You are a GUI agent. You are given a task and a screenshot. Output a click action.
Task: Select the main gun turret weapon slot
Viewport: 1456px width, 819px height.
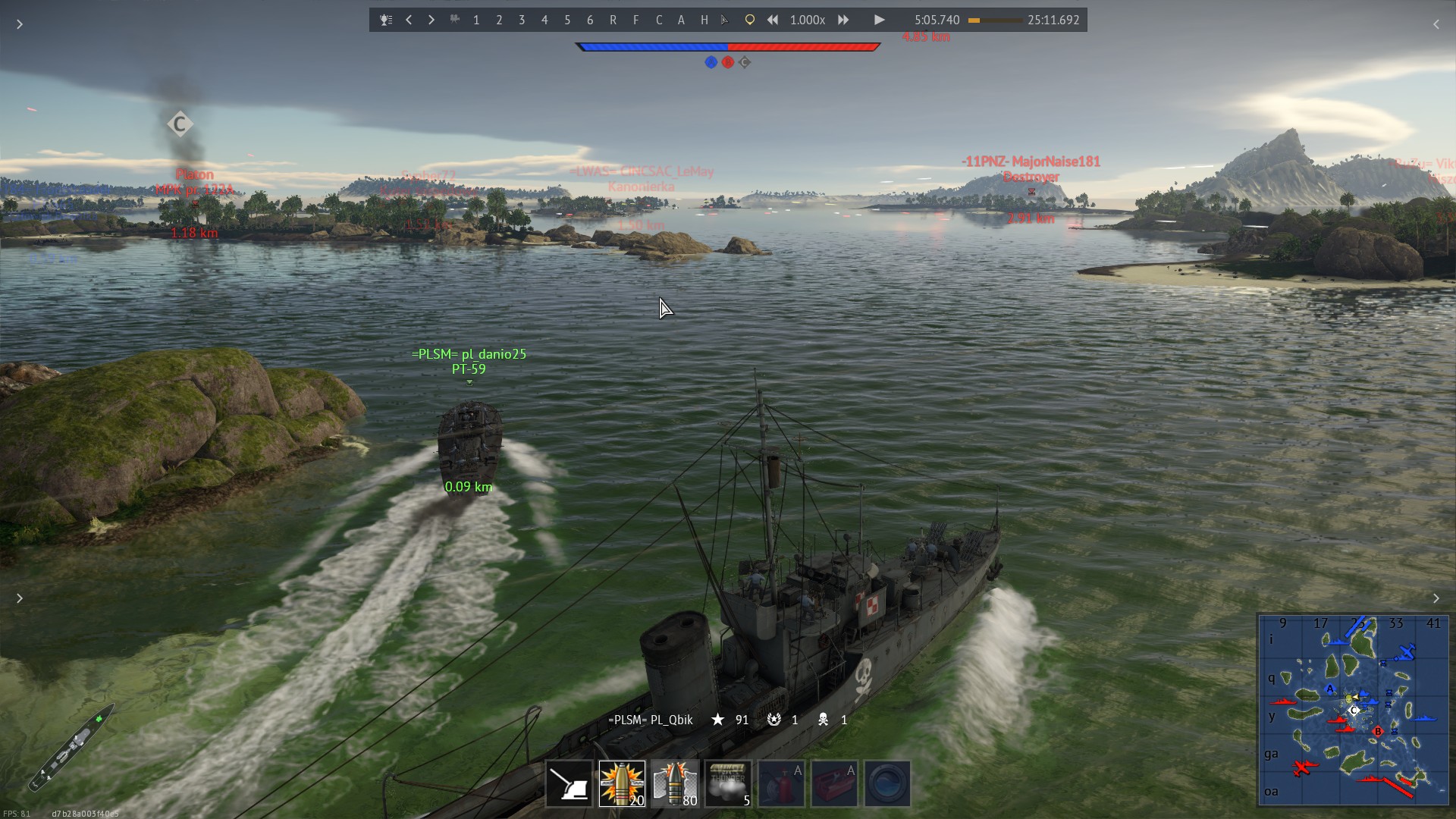[570, 783]
